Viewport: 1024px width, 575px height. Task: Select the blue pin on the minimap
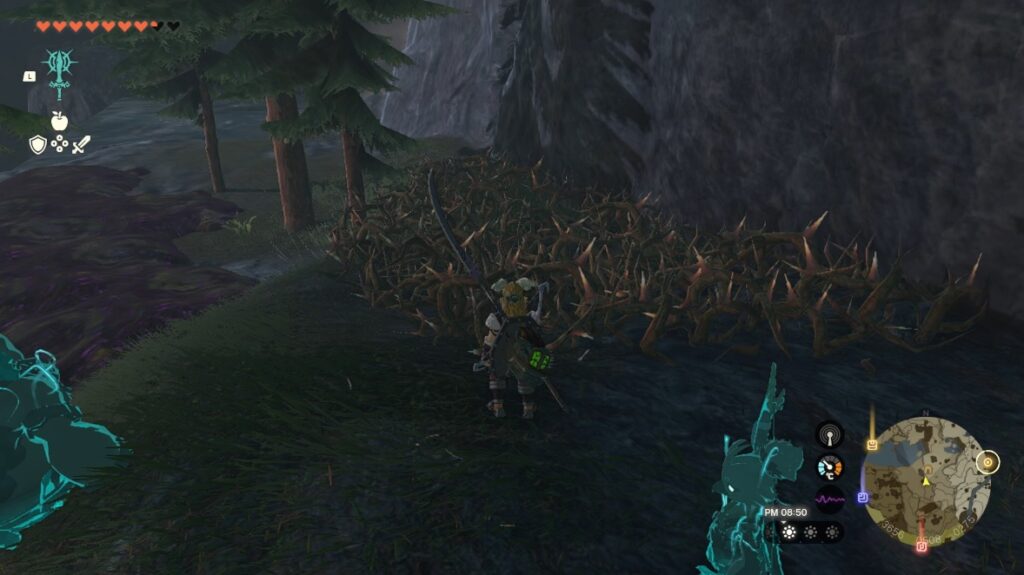[x=862, y=496]
